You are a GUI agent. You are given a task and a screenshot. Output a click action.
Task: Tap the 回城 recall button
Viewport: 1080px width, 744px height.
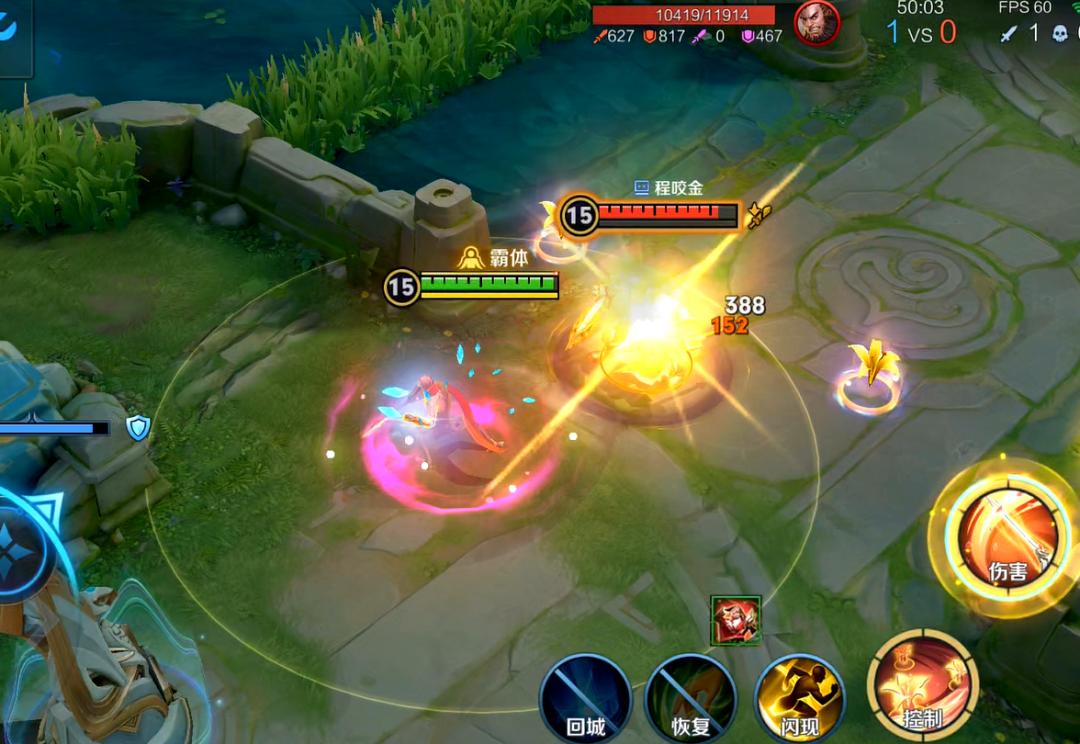[x=585, y=699]
